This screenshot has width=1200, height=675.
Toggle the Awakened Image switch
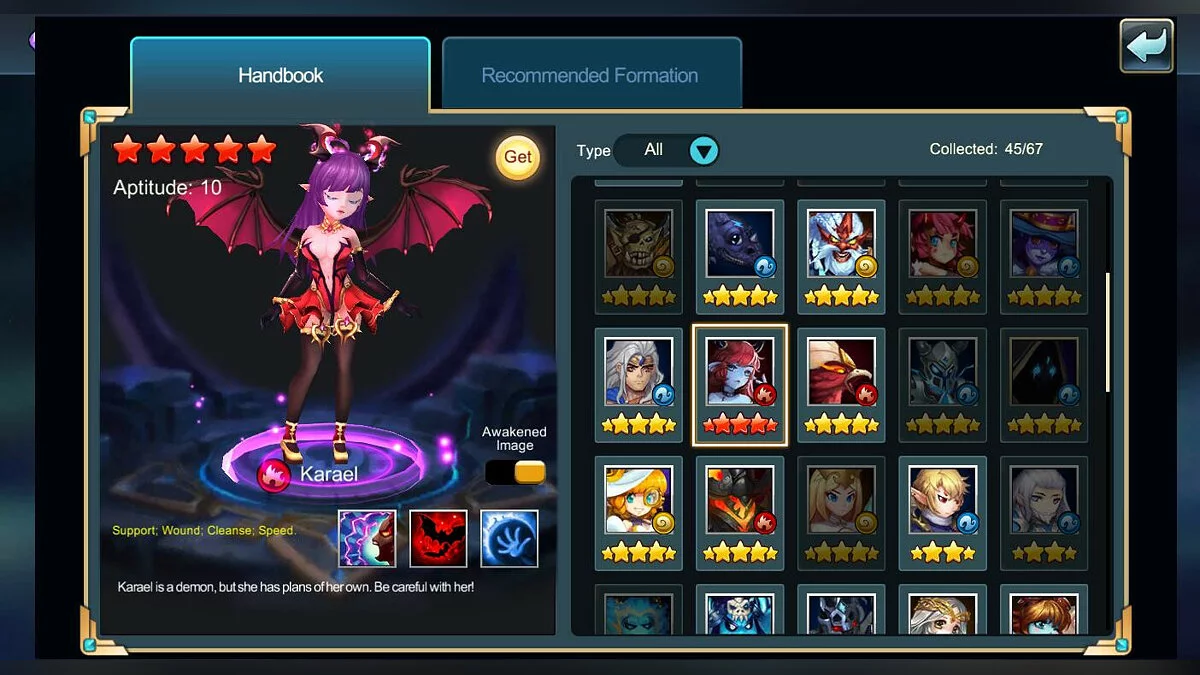[x=516, y=472]
